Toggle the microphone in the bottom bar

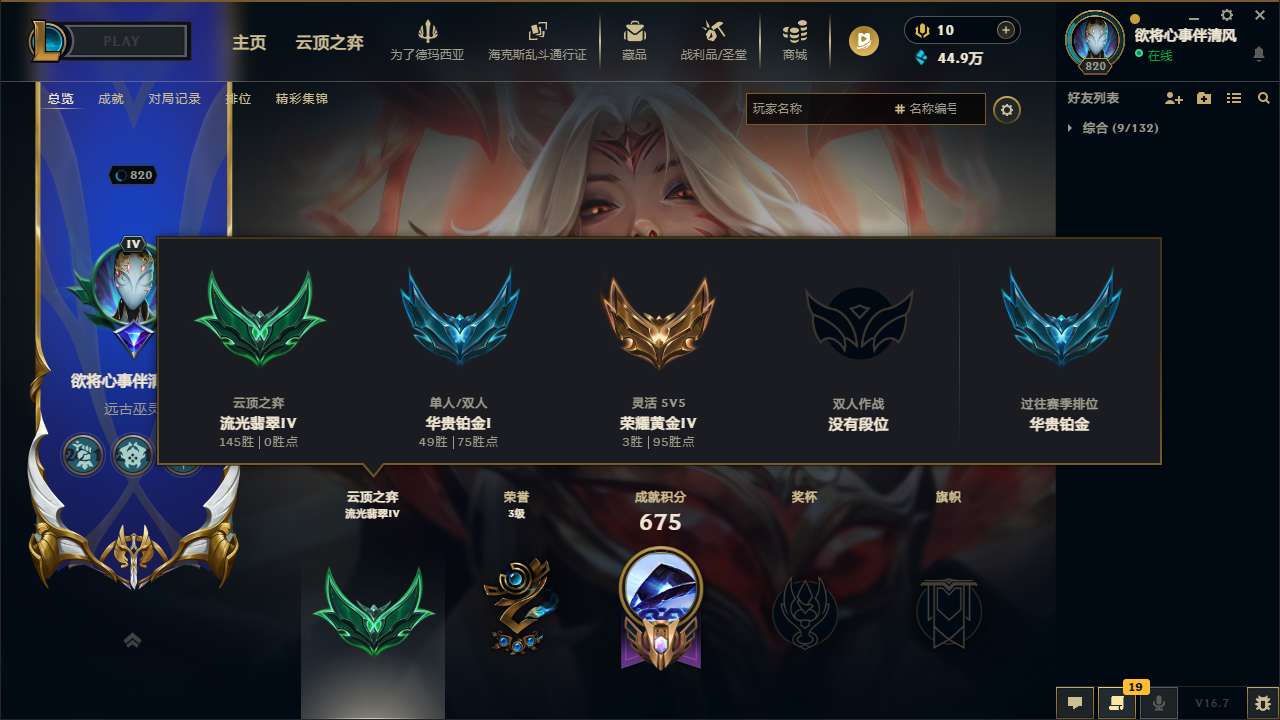pos(1158,703)
